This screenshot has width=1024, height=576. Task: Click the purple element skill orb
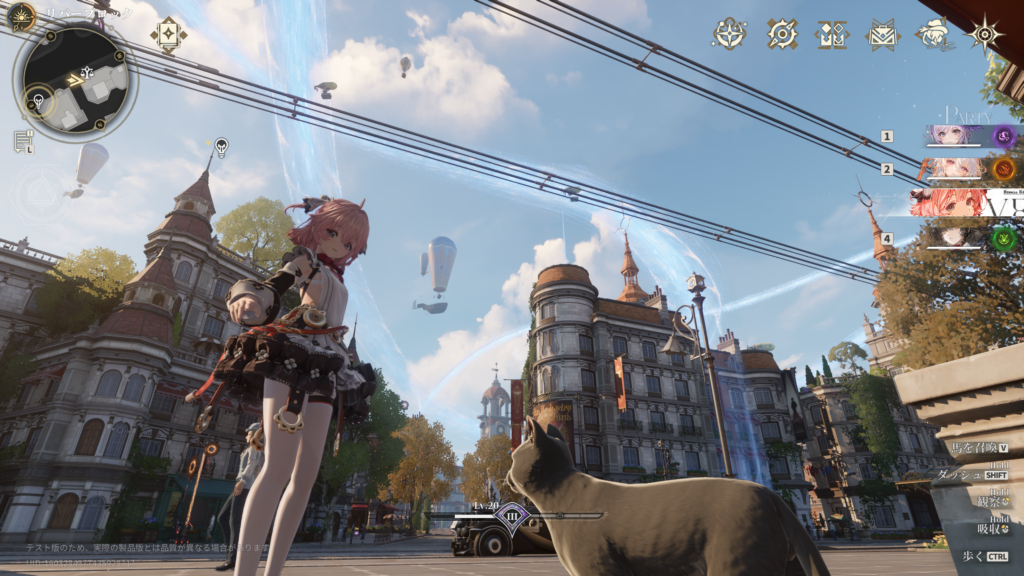coord(1004,137)
